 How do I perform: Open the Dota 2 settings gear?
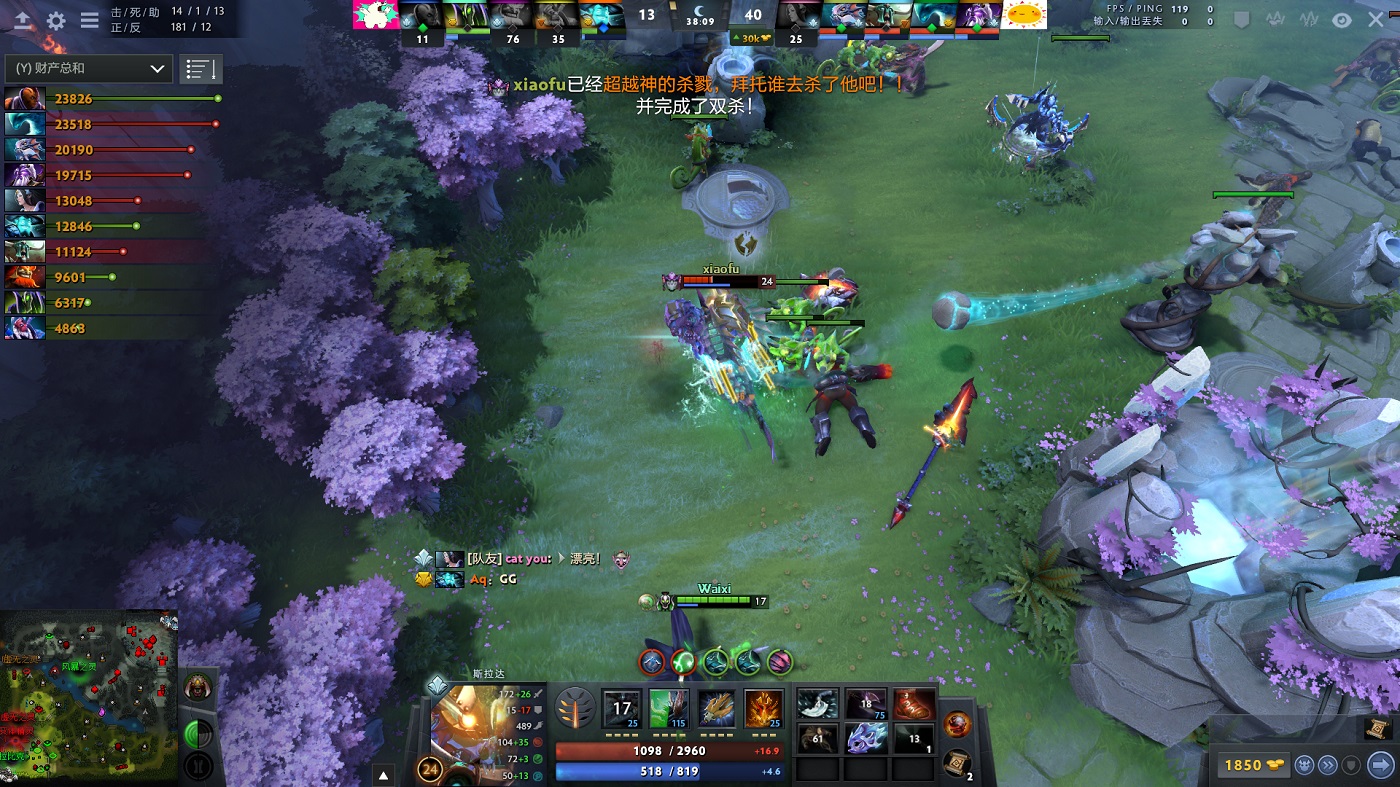[x=56, y=20]
